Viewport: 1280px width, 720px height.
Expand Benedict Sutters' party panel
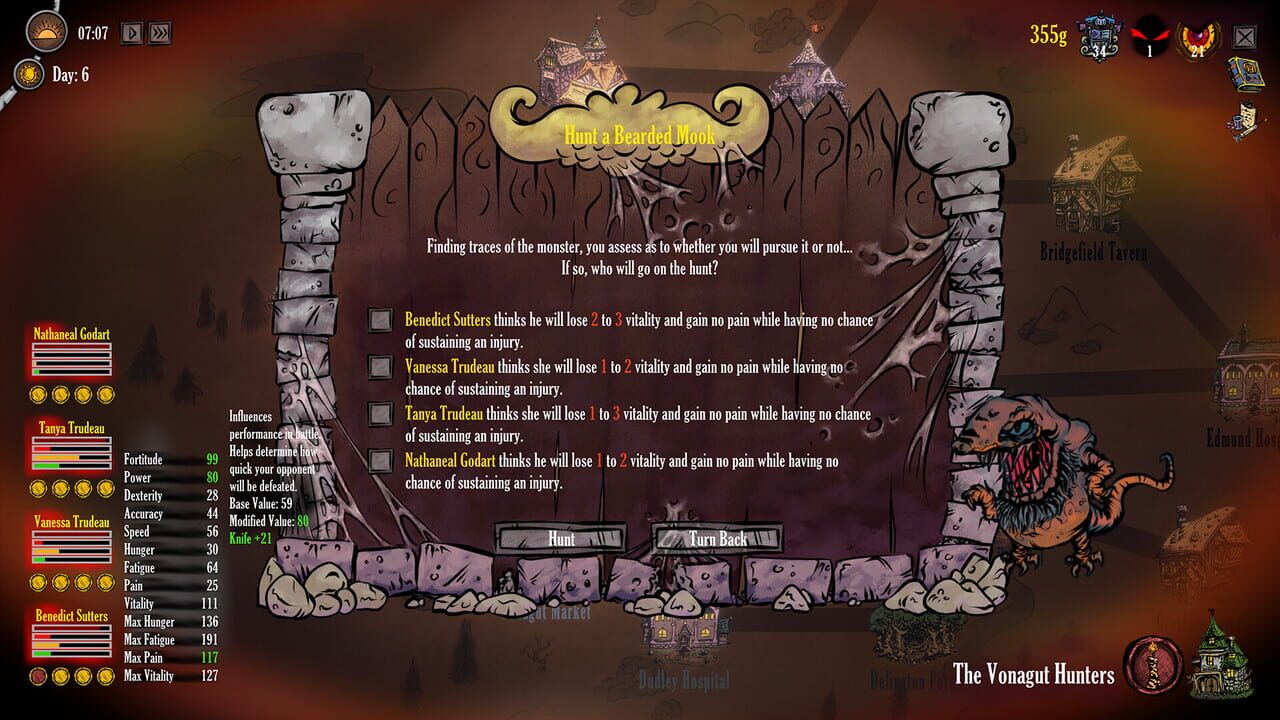pos(70,617)
